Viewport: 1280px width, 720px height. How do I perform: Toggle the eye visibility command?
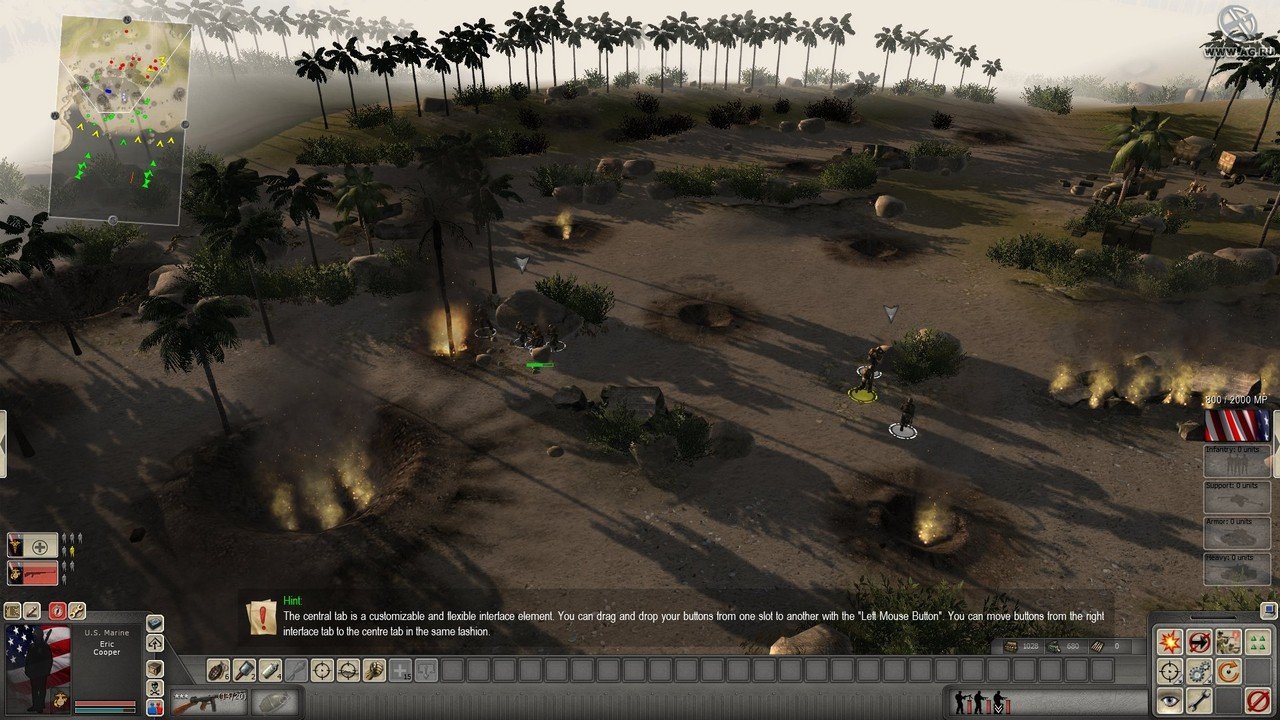tap(1169, 700)
